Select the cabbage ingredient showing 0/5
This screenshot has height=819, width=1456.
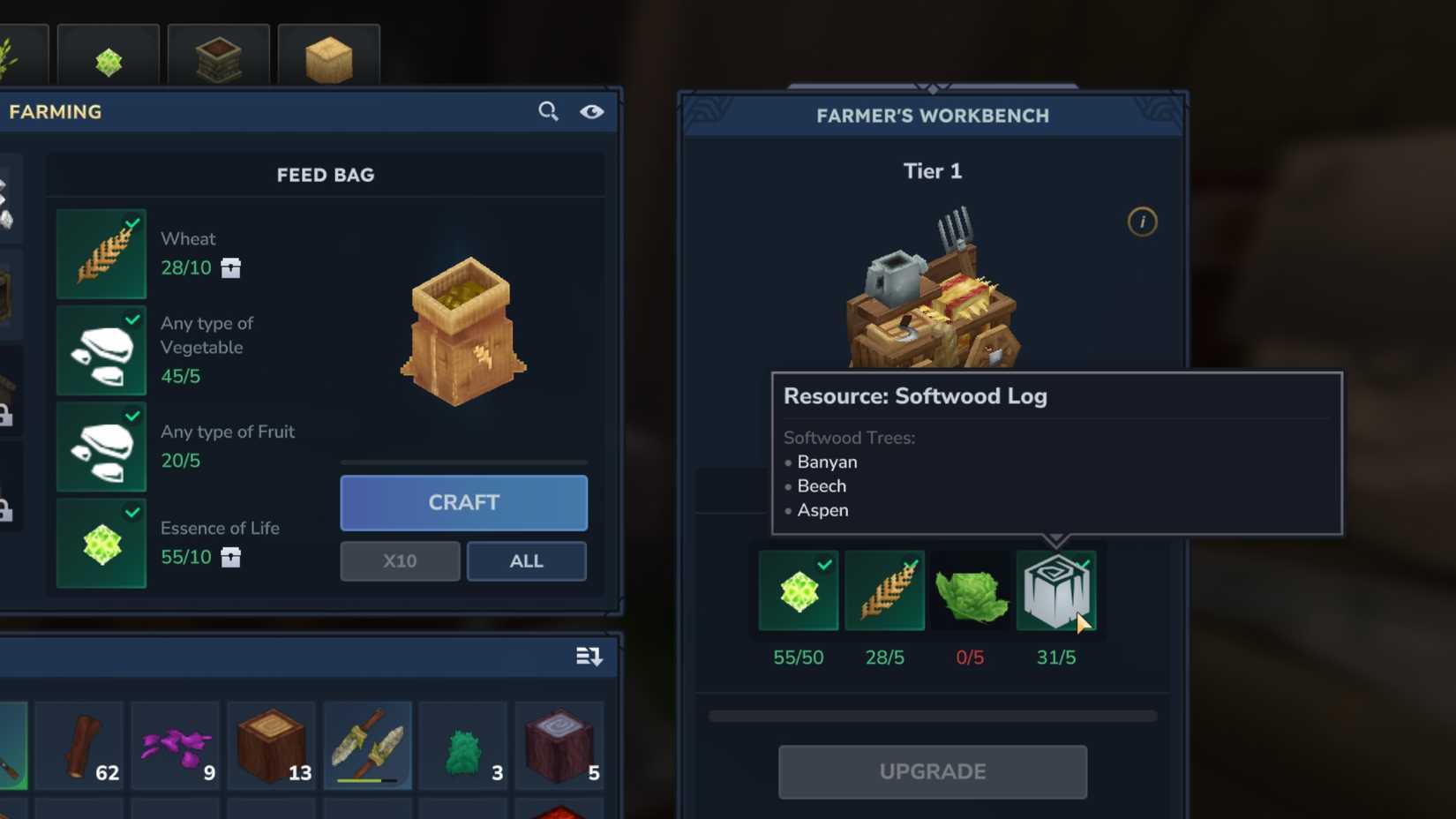tap(971, 590)
